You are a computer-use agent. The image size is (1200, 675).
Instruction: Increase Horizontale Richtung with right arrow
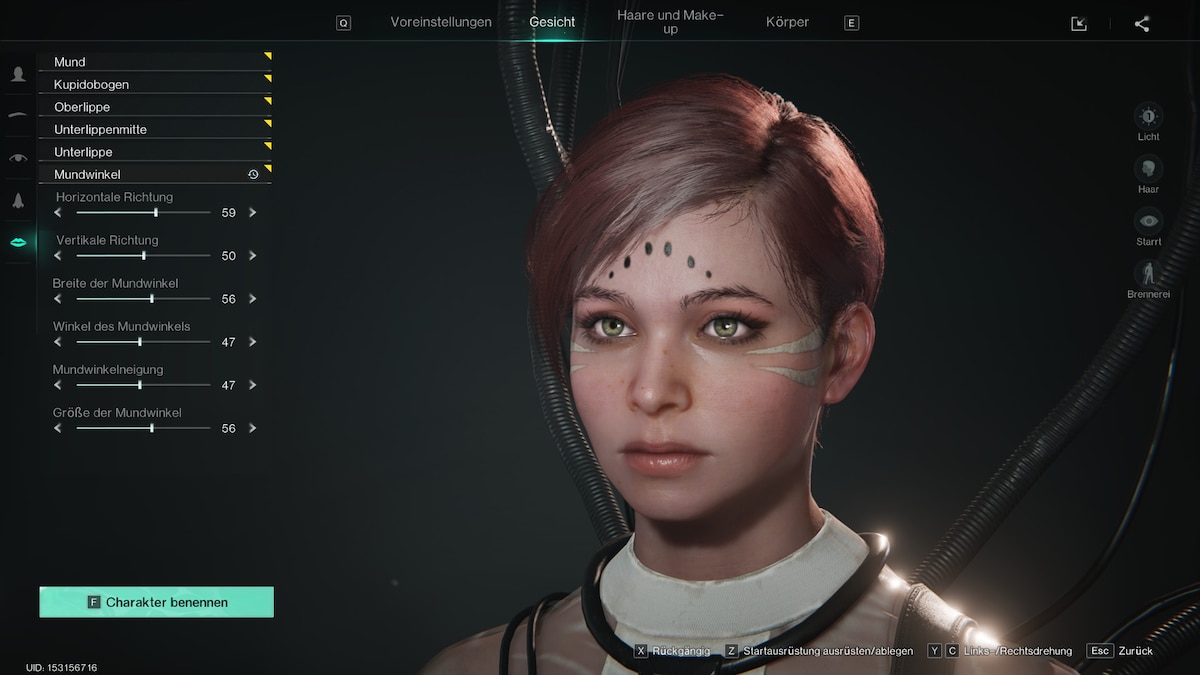click(x=253, y=213)
